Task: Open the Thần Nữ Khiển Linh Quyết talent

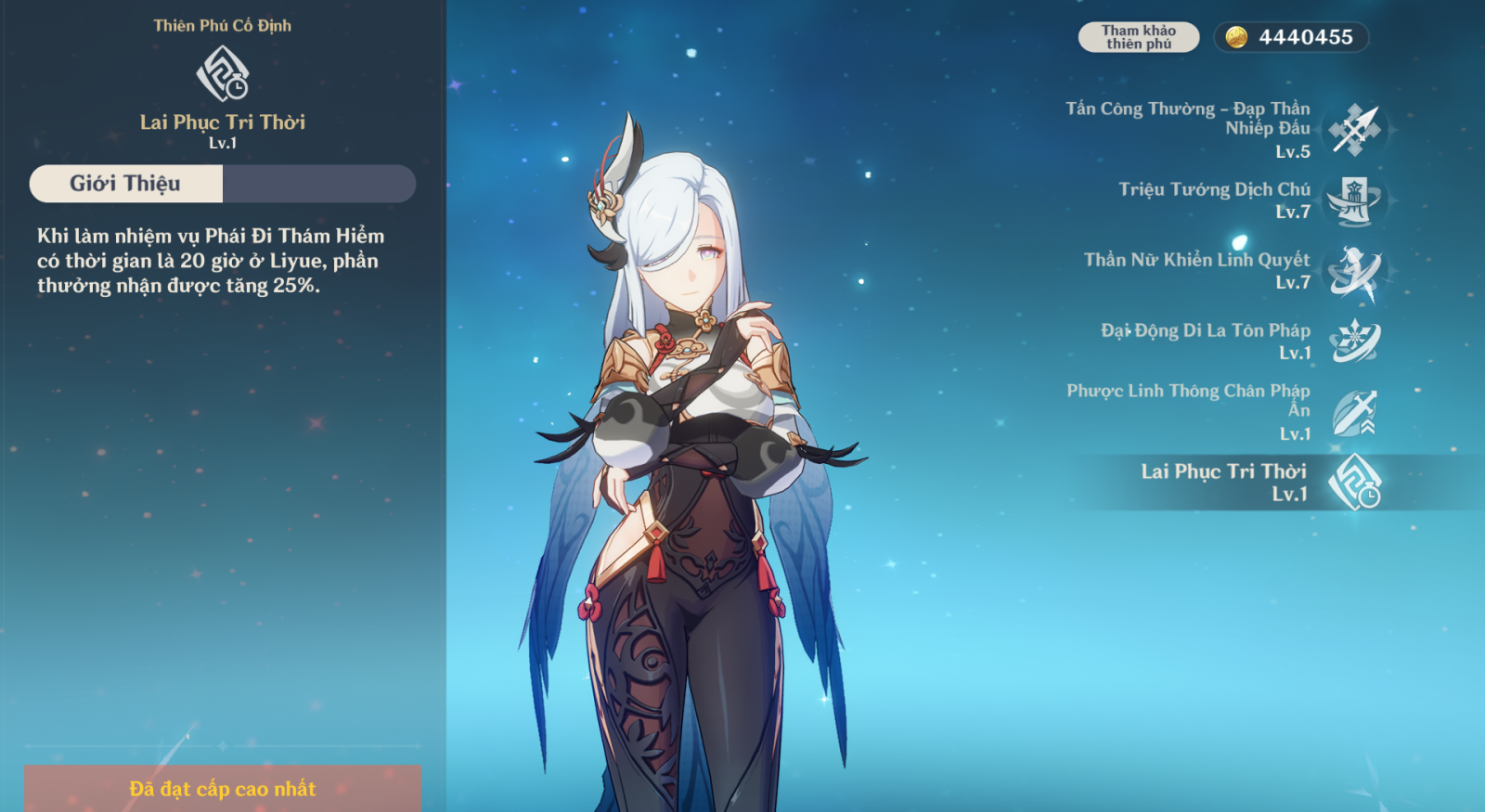Action: pyautogui.click(x=1354, y=272)
